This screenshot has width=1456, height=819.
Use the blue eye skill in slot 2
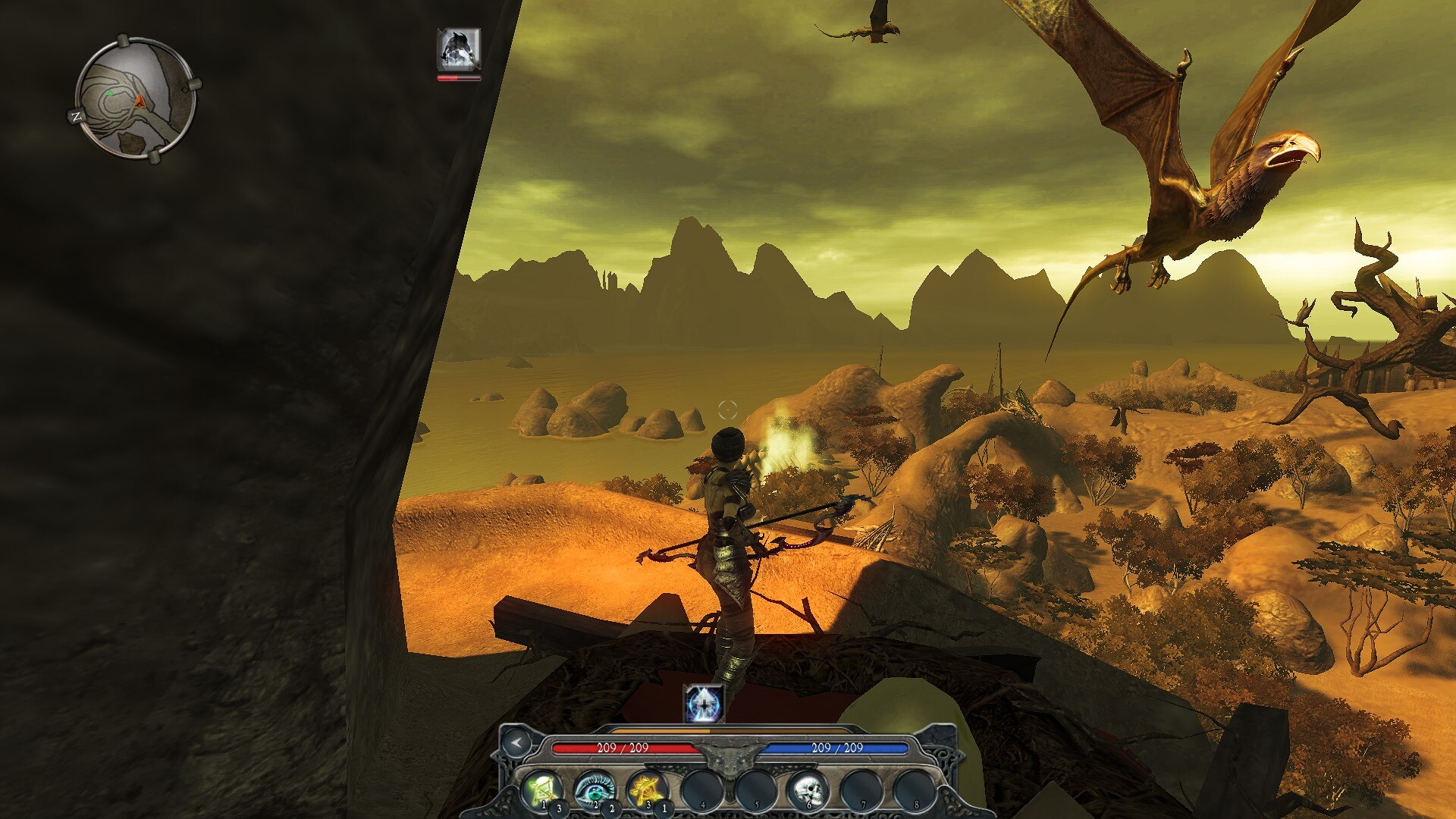point(594,790)
